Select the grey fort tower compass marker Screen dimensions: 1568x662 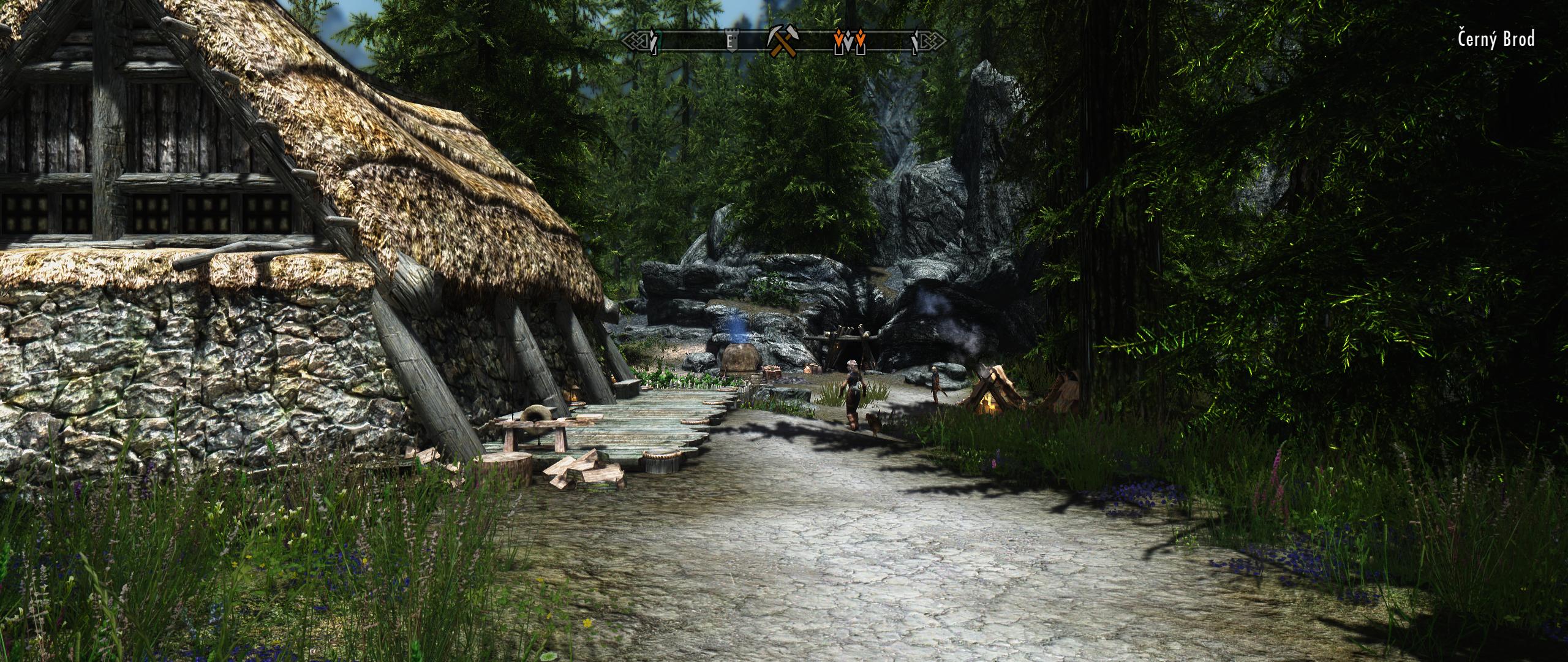[x=729, y=41]
